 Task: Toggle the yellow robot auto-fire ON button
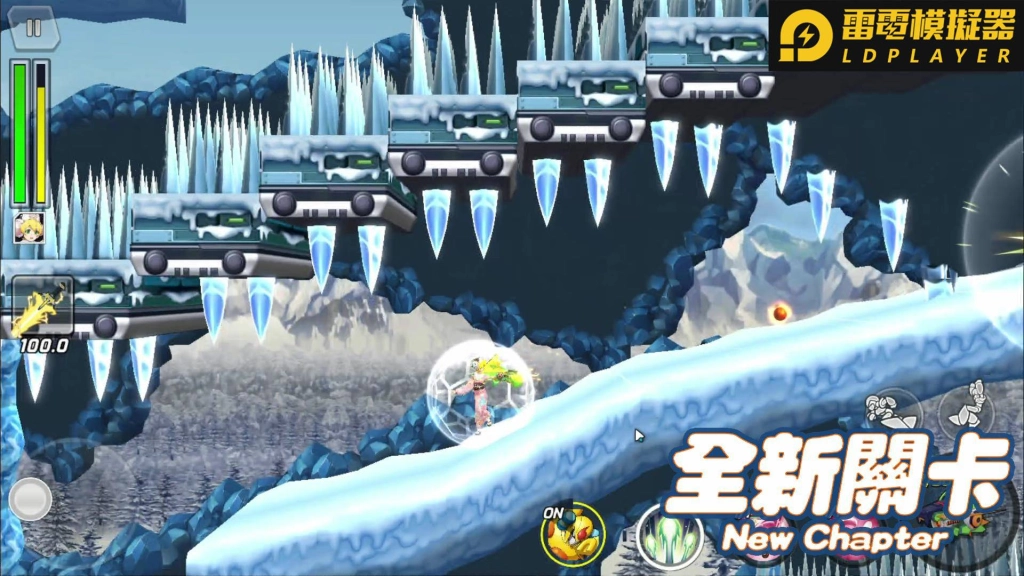tap(572, 531)
